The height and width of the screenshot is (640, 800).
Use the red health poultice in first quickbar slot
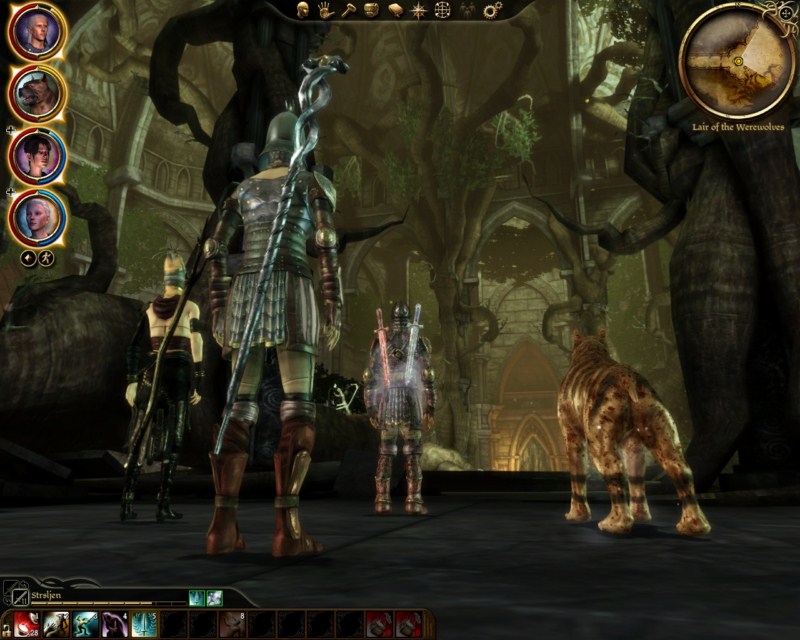(27, 624)
